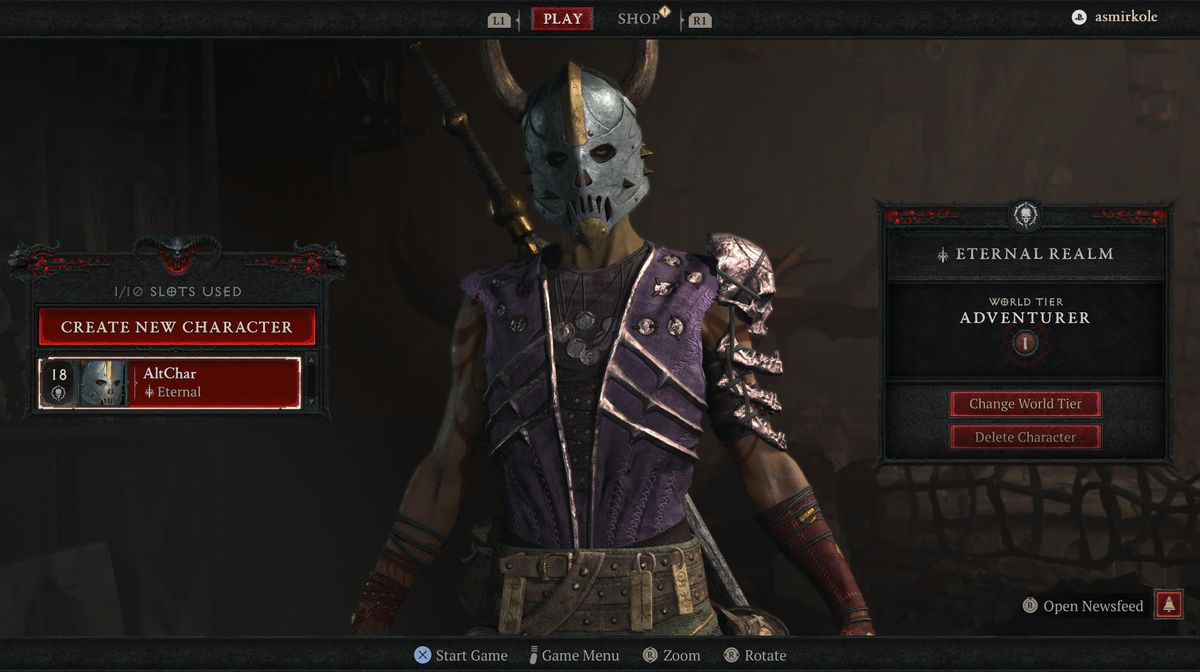
Task: Open the SHOP tab
Action: click(639, 19)
